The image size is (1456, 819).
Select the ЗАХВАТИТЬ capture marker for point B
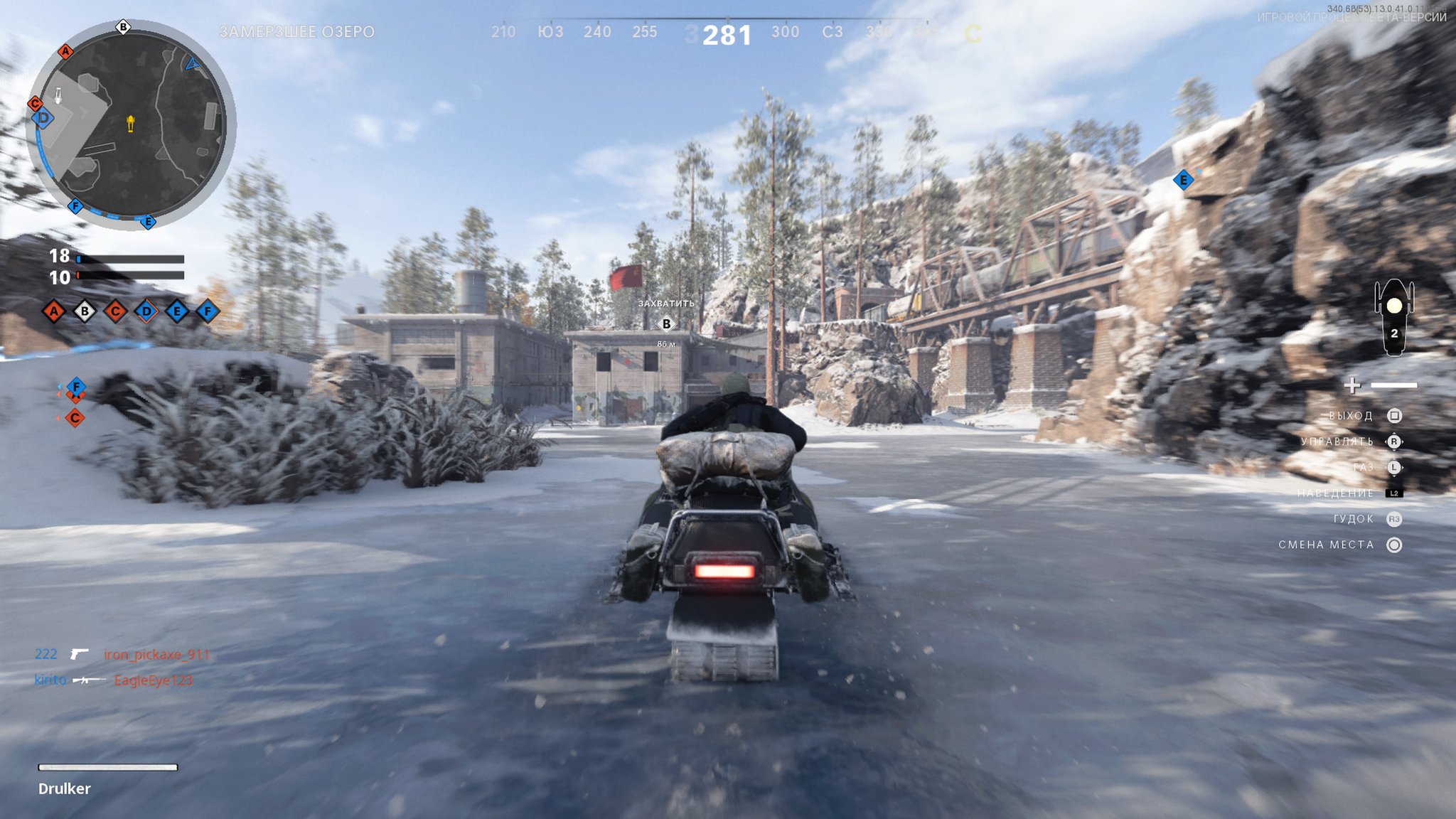pos(666,323)
